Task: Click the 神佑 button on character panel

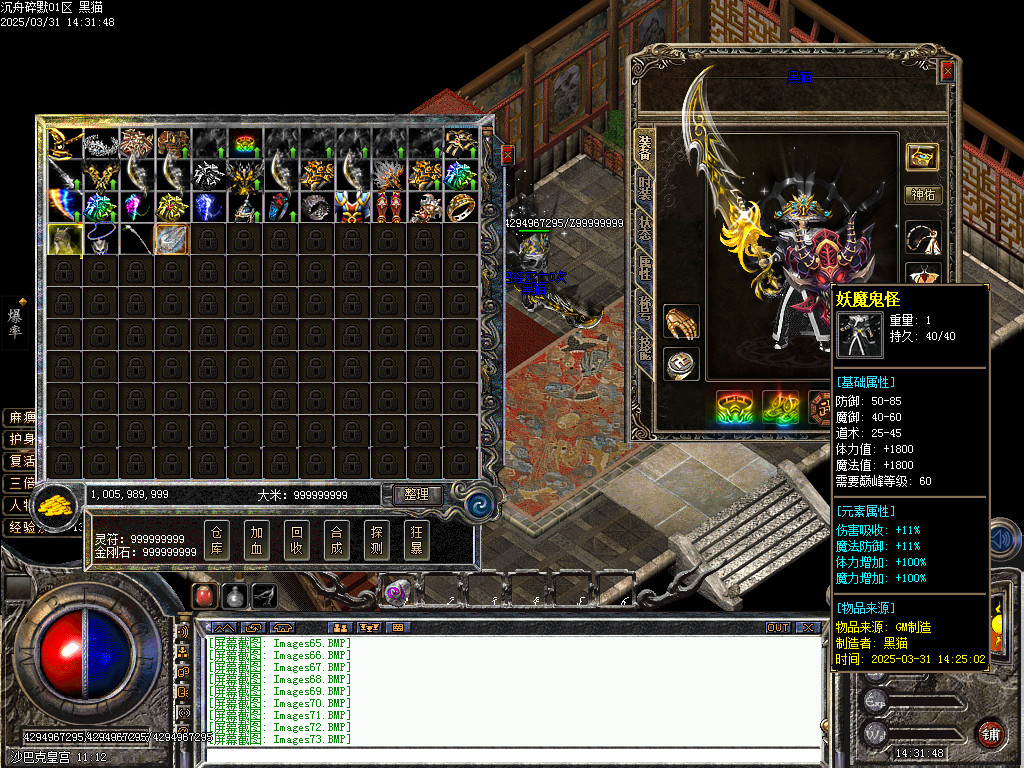Action: pos(922,194)
